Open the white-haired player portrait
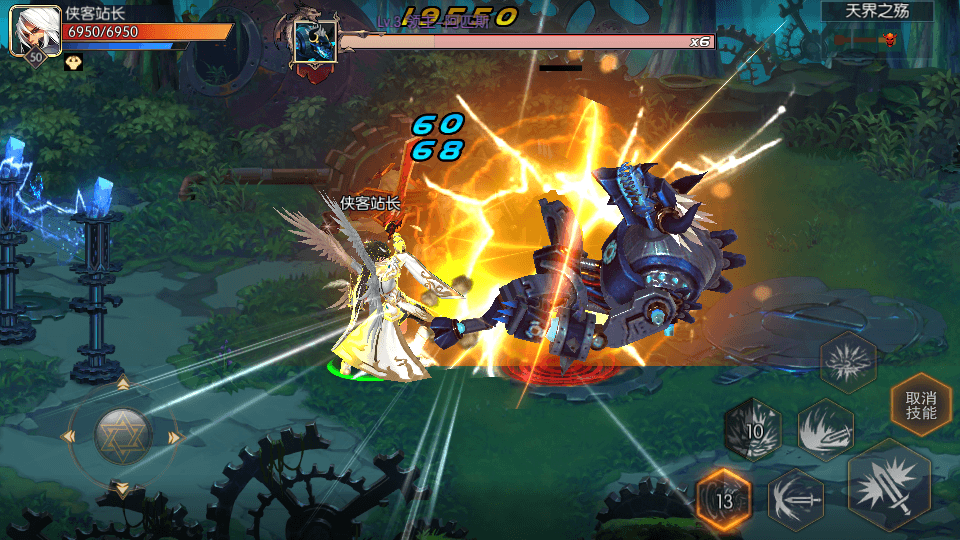 pyautogui.click(x=35, y=31)
